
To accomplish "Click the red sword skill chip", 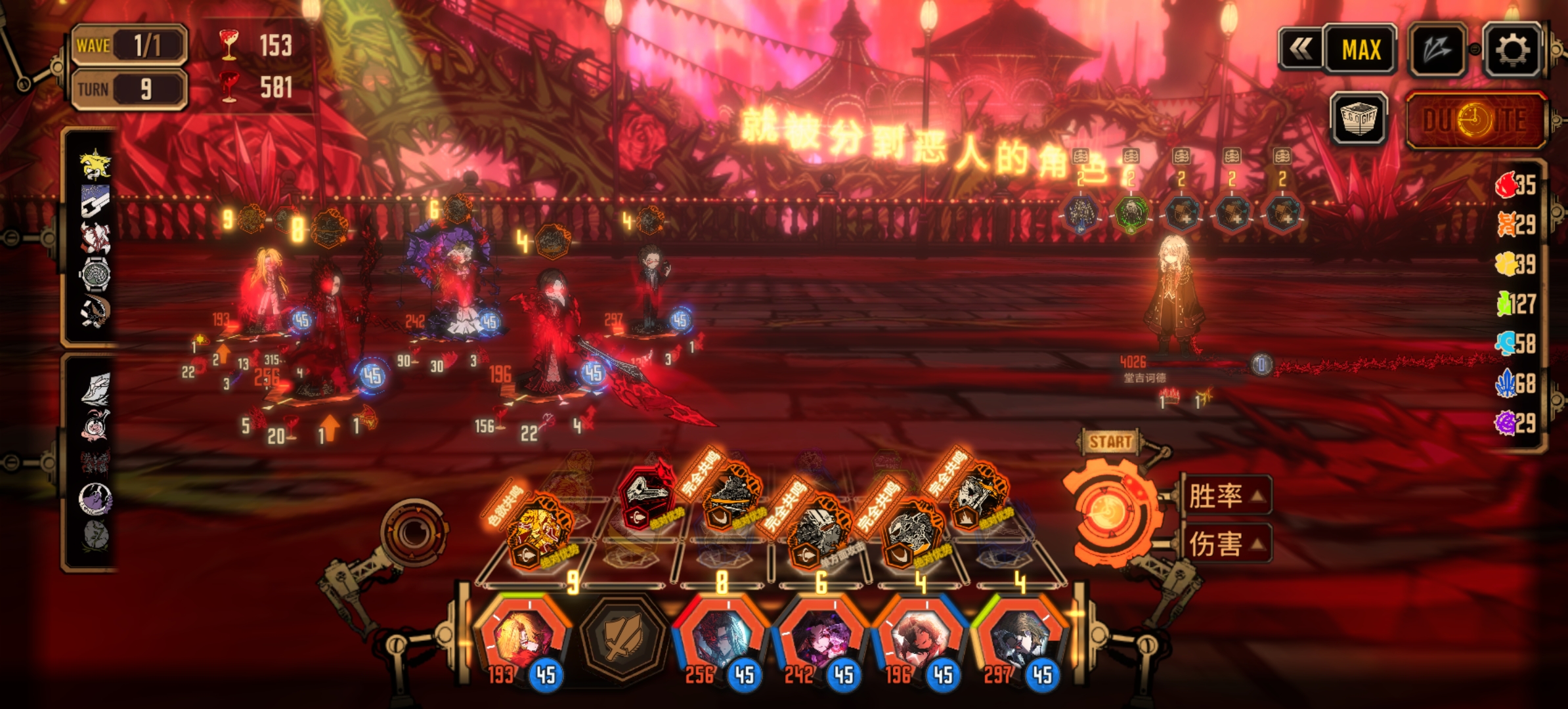I will (647, 494).
